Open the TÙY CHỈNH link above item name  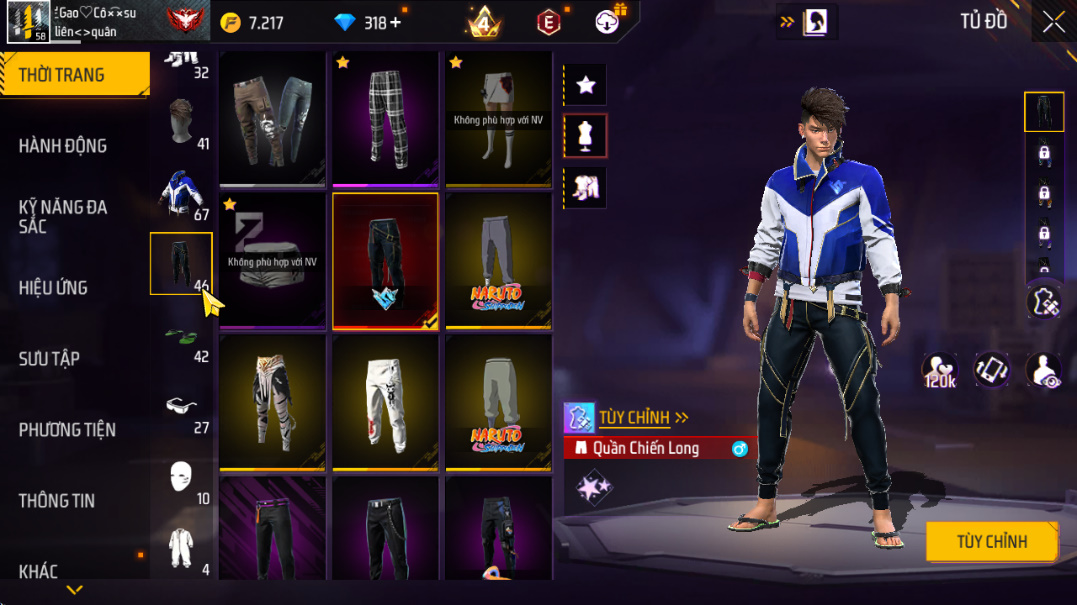pyautogui.click(x=643, y=417)
